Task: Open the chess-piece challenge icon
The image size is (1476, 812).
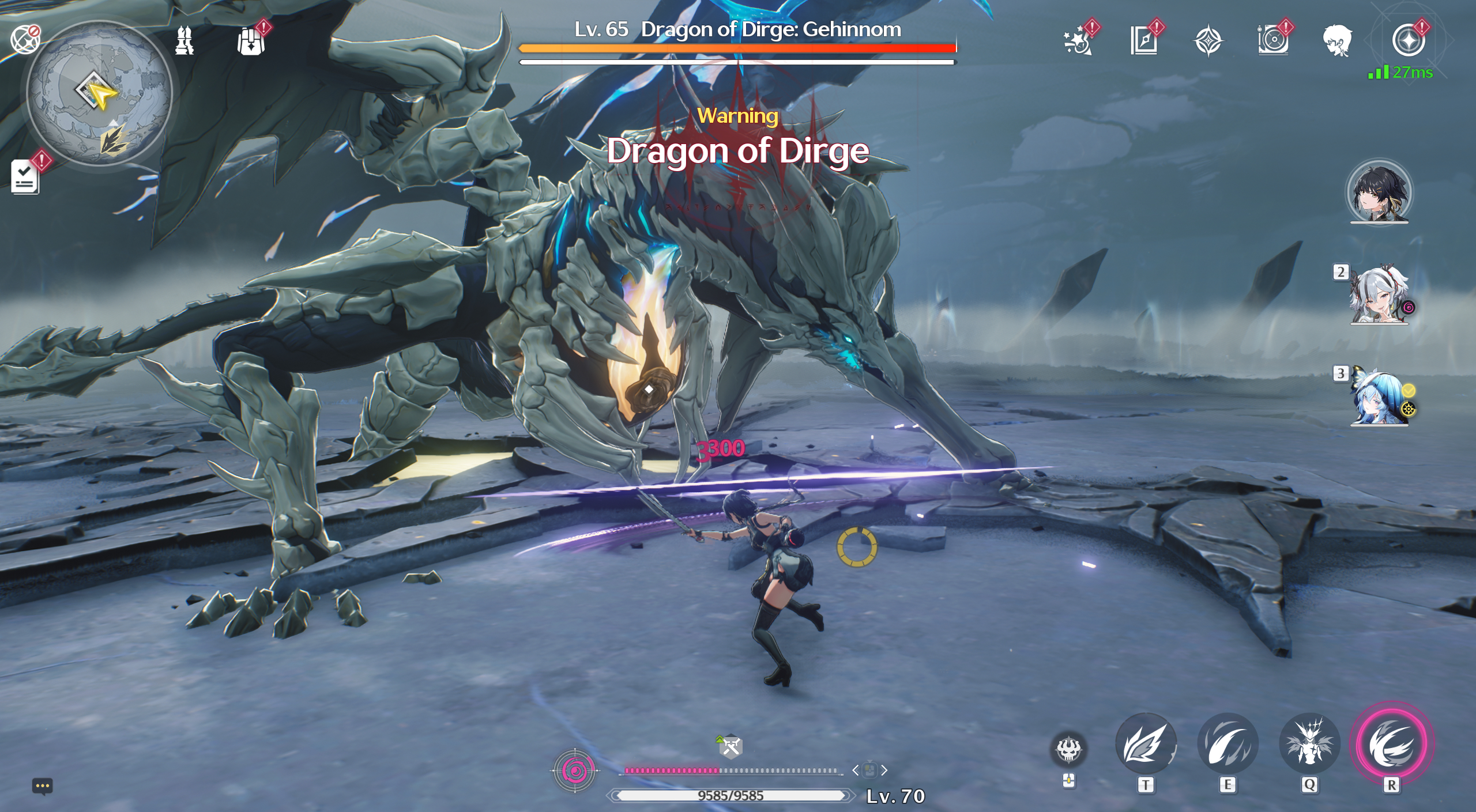Action: pos(184,41)
